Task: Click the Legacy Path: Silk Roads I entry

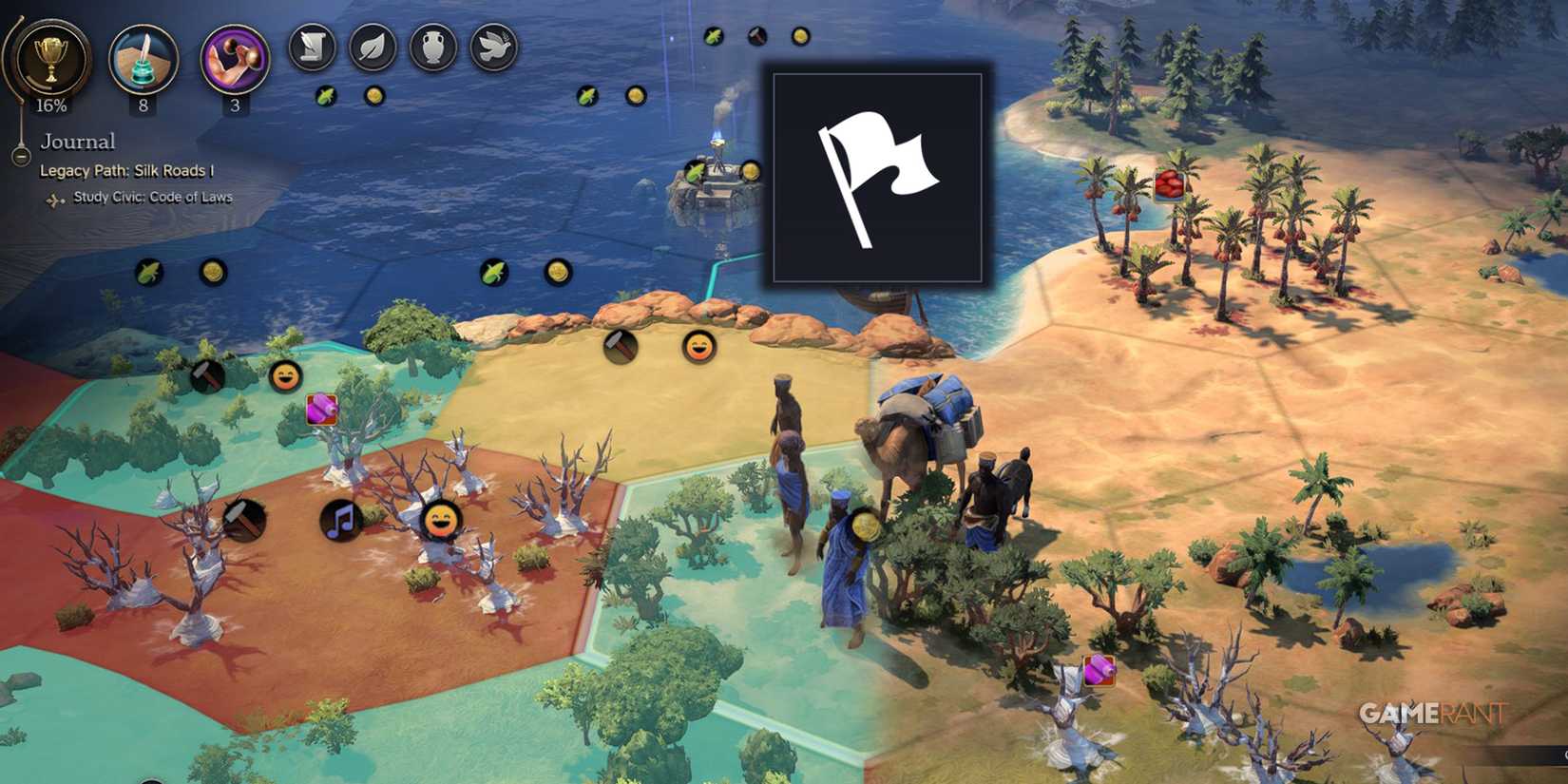Action: click(127, 171)
